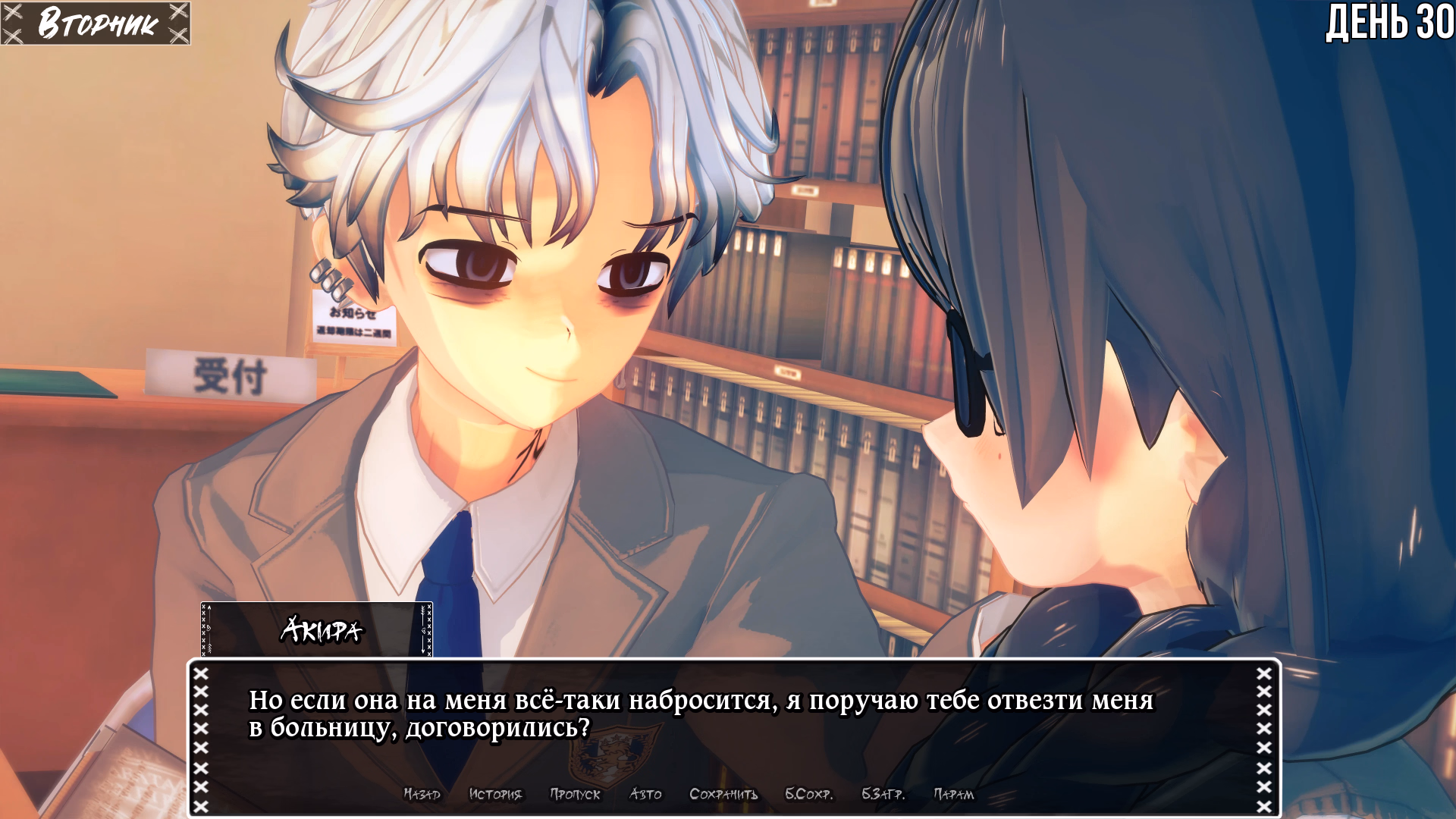The height and width of the screenshot is (819, 1456).
Task: Open the История dialogue log
Action: (495, 794)
